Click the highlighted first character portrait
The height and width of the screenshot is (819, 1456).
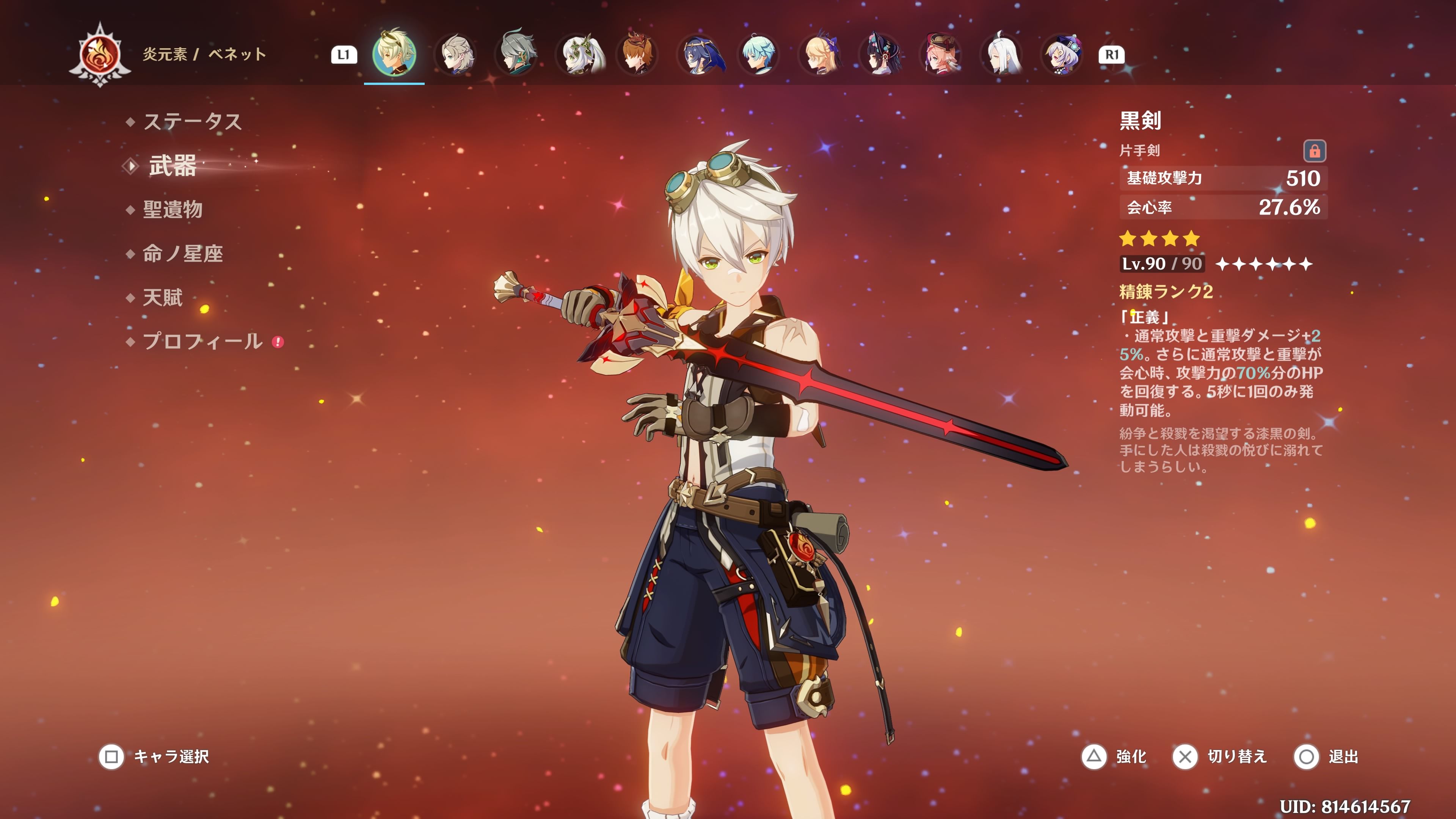(394, 55)
